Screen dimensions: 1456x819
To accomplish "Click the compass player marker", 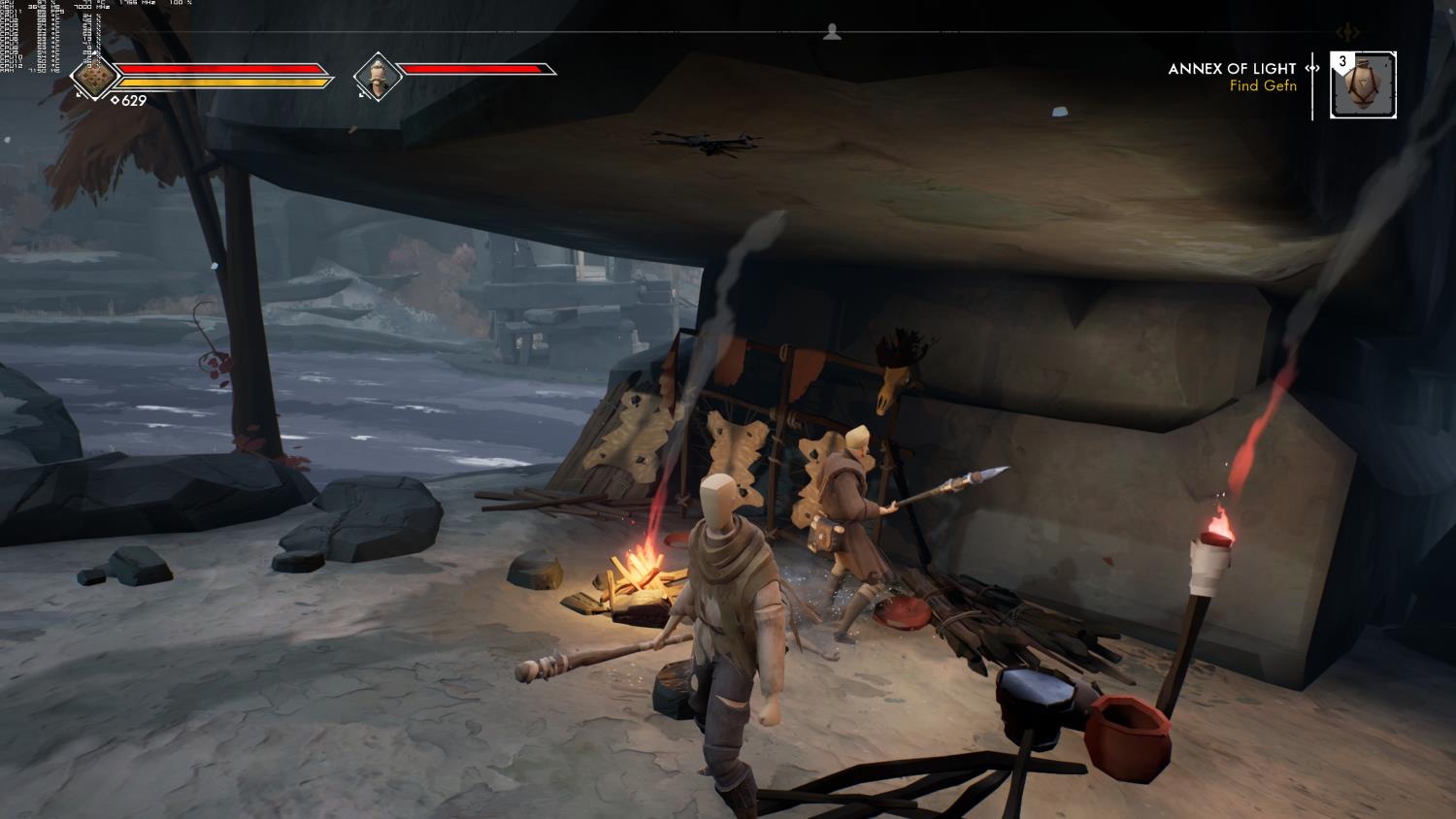I will 832,33.
